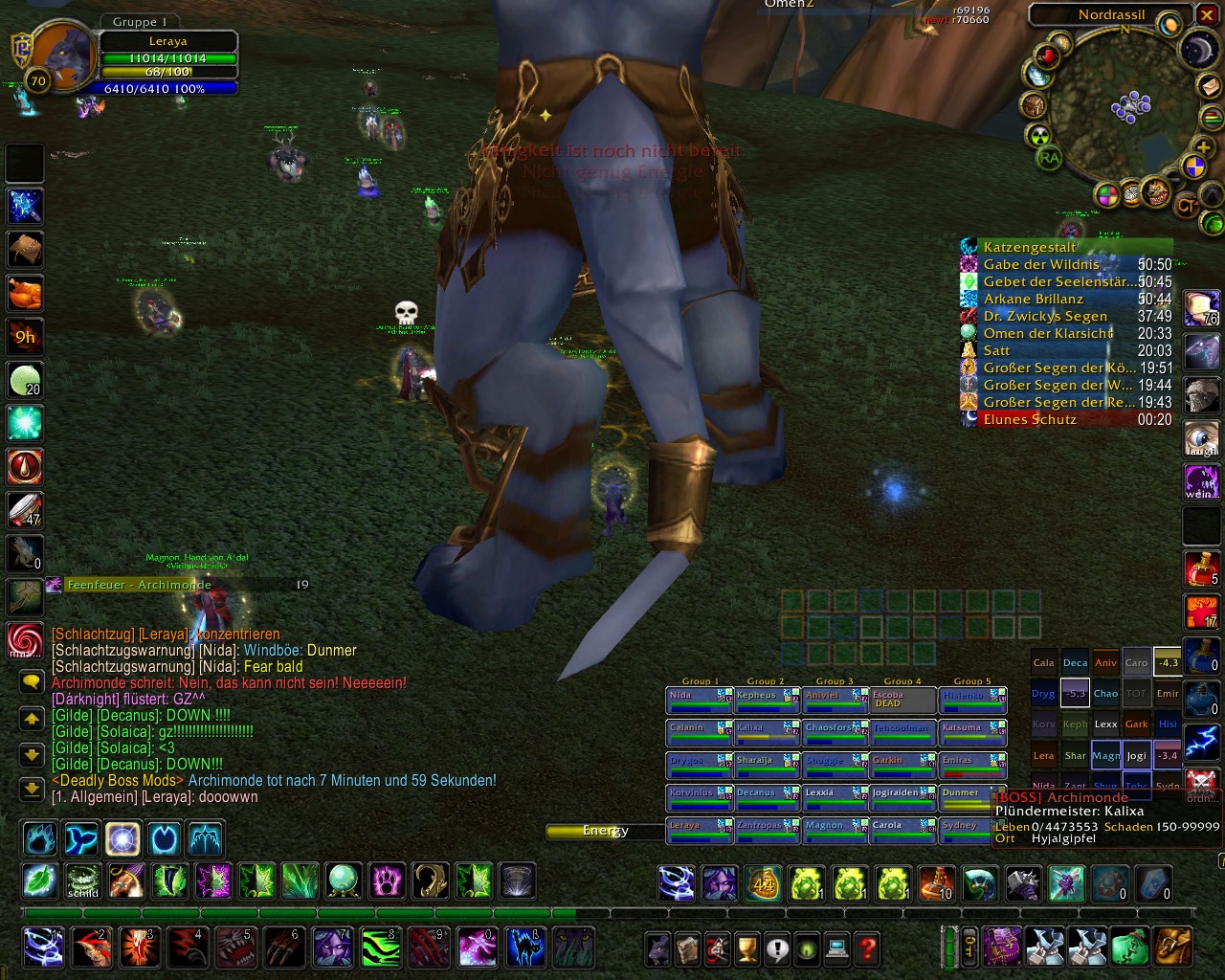Close the minimap with the X button
Image resolution: width=1225 pixels, height=980 pixels.
(1206, 15)
